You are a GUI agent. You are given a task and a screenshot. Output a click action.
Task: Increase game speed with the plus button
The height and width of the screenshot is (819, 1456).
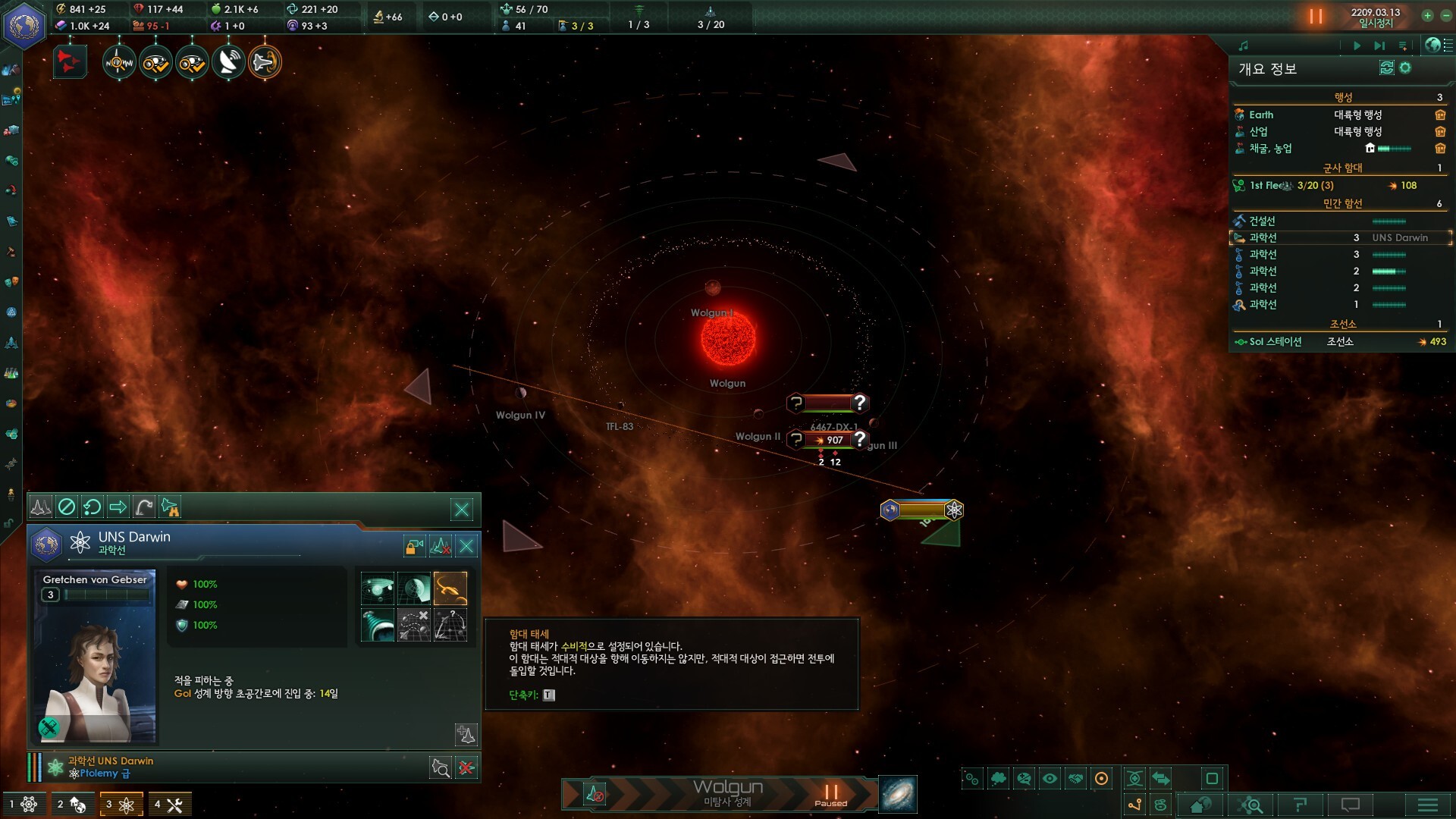[x=1427, y=16]
